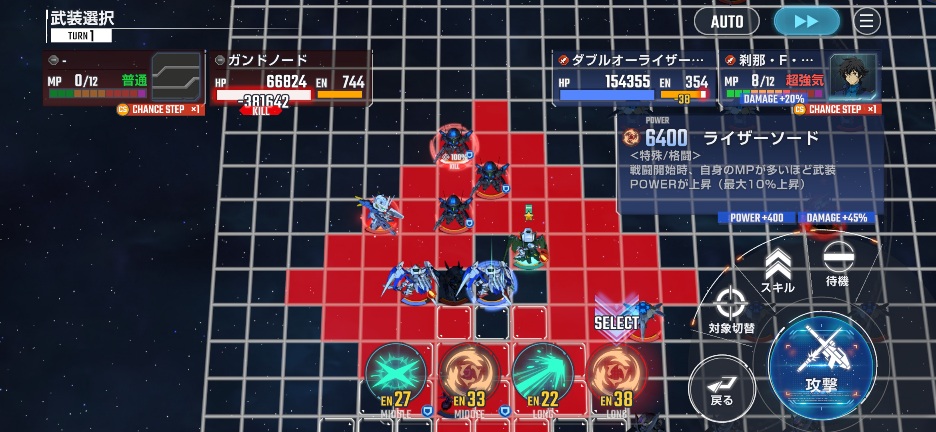
Task: Tap the 刹那・F pilot portrait
Action: 852,75
